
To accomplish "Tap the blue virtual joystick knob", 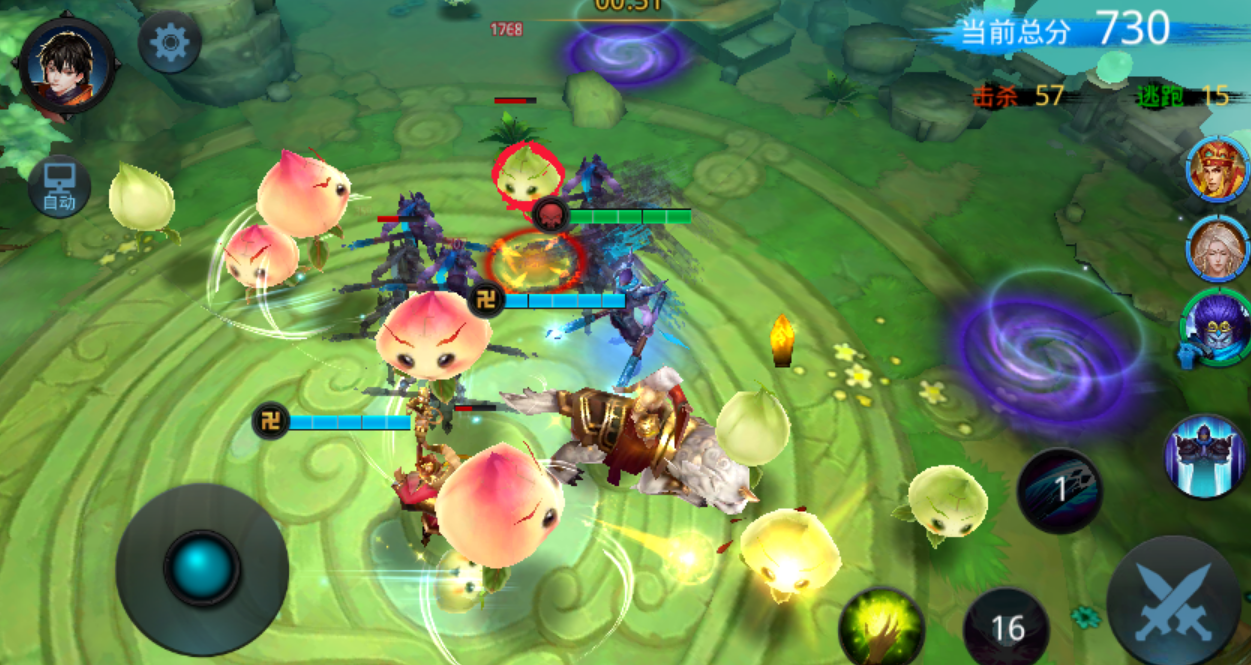I will 202,567.
